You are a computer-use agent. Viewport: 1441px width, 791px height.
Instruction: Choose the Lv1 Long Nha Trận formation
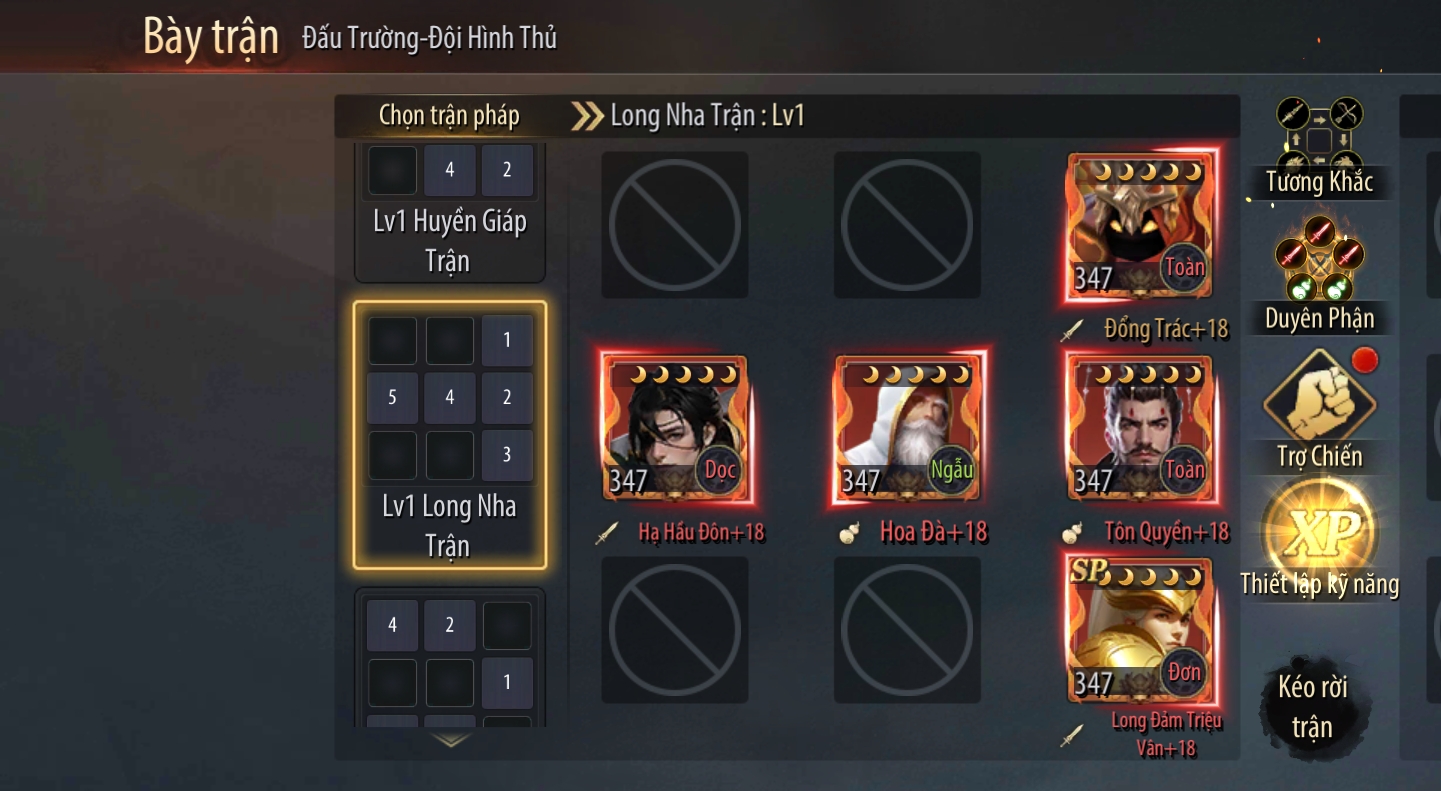(449, 435)
